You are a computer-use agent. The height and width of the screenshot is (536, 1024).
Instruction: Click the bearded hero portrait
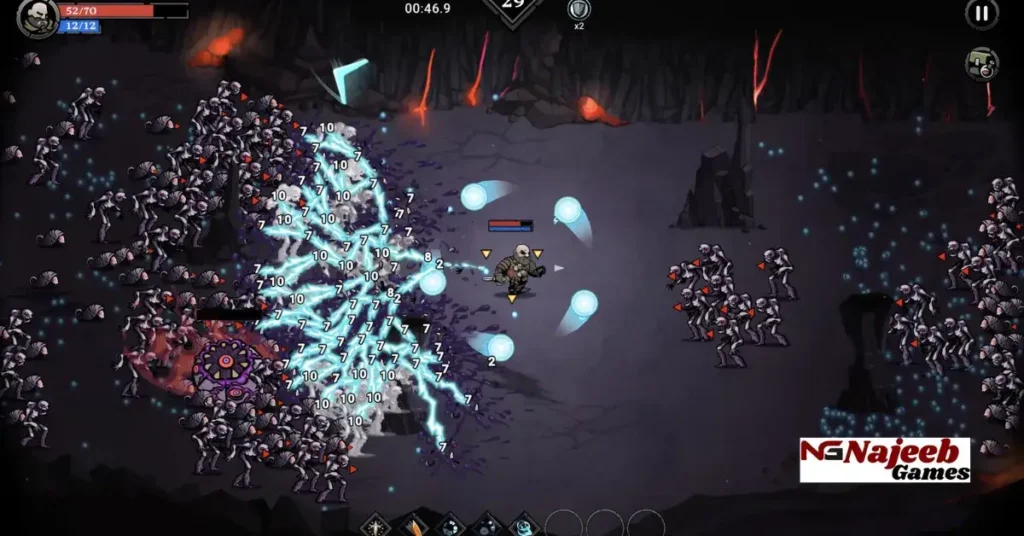click(37, 17)
